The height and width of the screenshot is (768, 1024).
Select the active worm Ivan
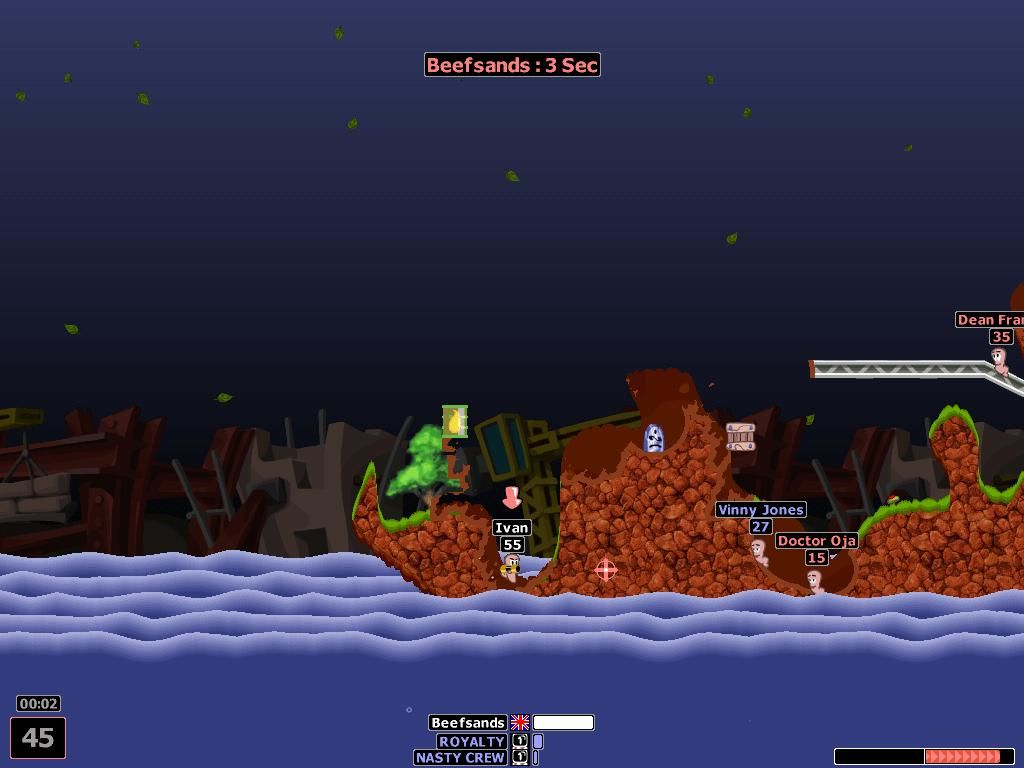click(x=512, y=568)
